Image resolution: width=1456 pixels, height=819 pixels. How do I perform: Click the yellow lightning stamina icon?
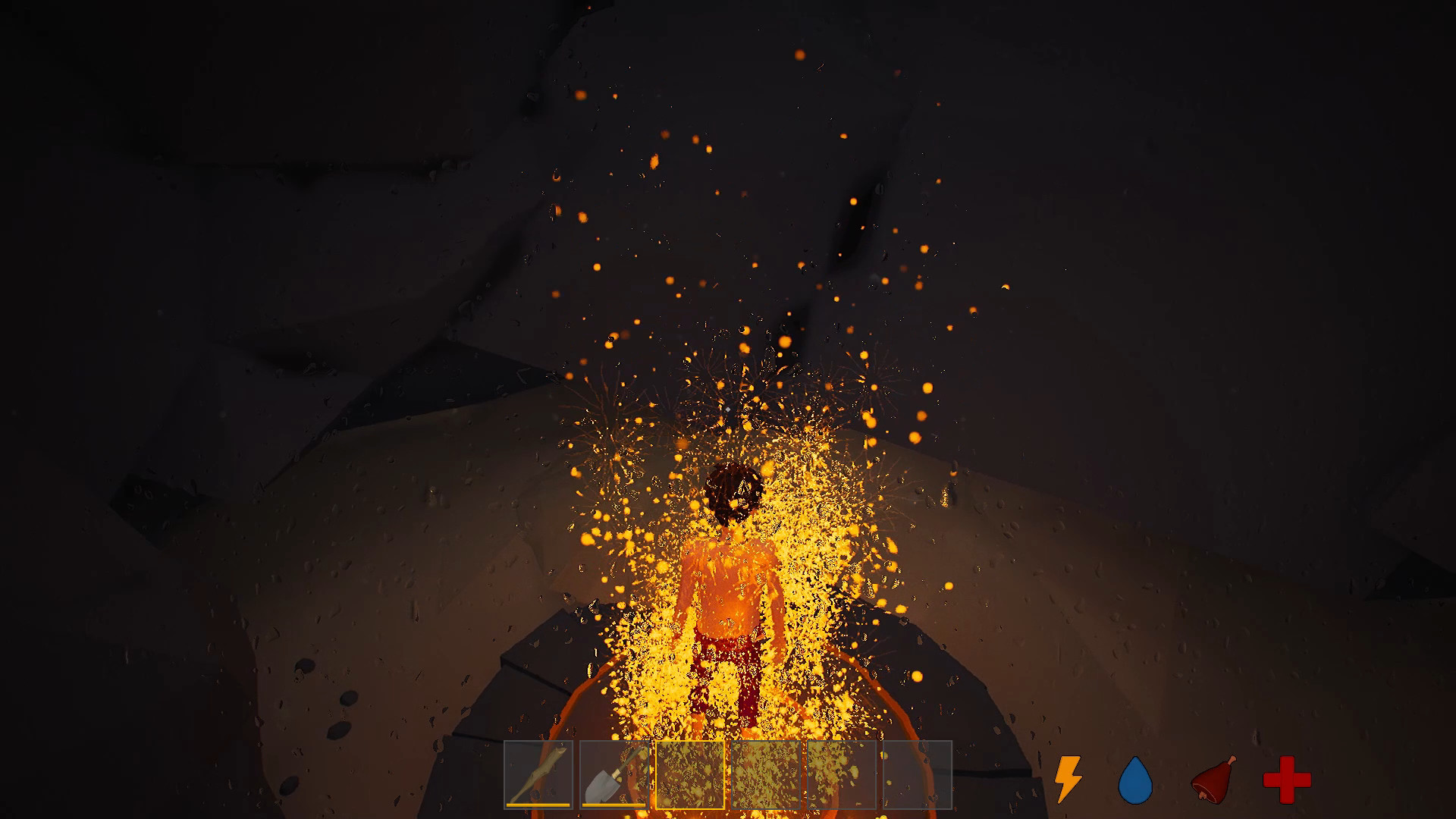pyautogui.click(x=1068, y=777)
